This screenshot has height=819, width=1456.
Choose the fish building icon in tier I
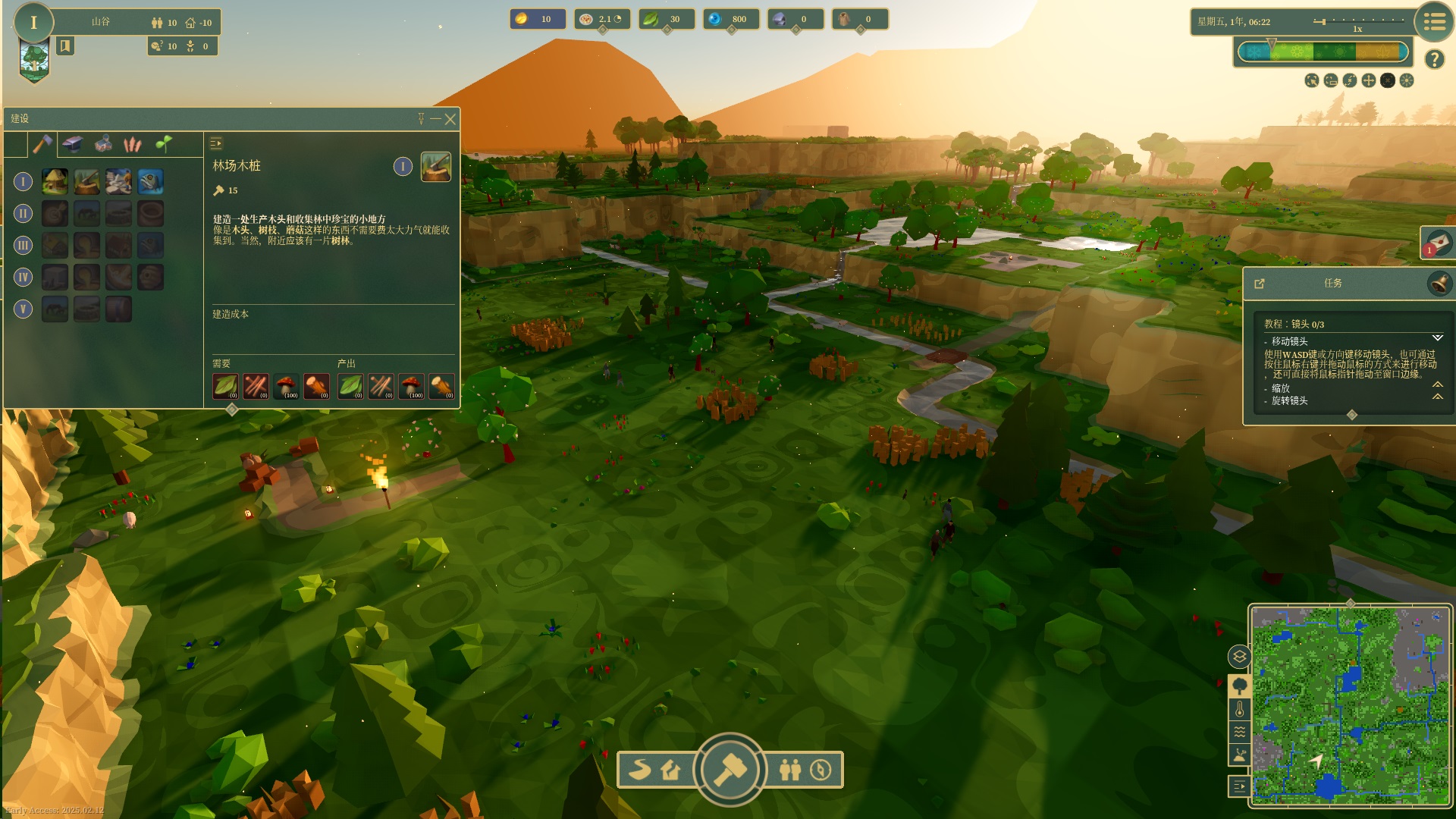click(150, 182)
